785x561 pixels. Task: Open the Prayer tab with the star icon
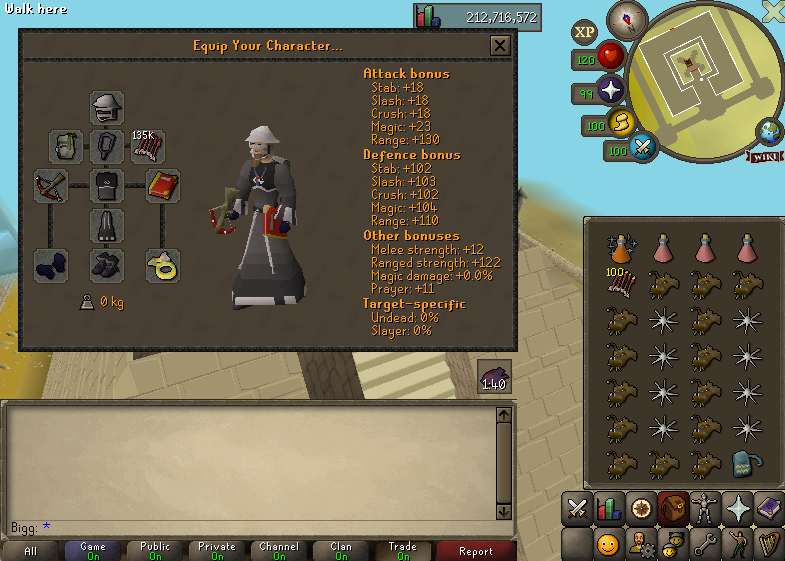[738, 509]
